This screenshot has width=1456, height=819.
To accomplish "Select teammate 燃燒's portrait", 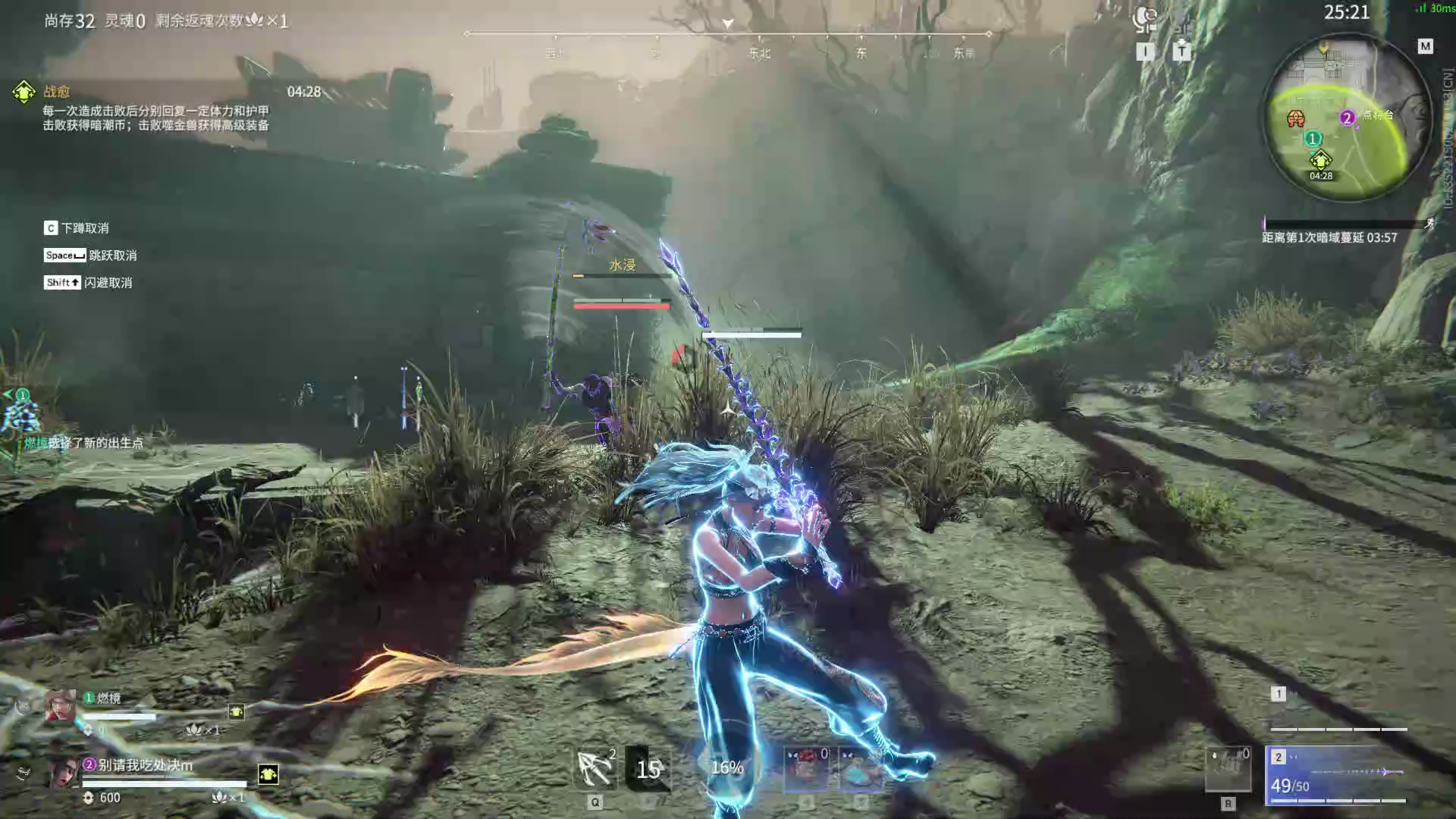I will [60, 706].
